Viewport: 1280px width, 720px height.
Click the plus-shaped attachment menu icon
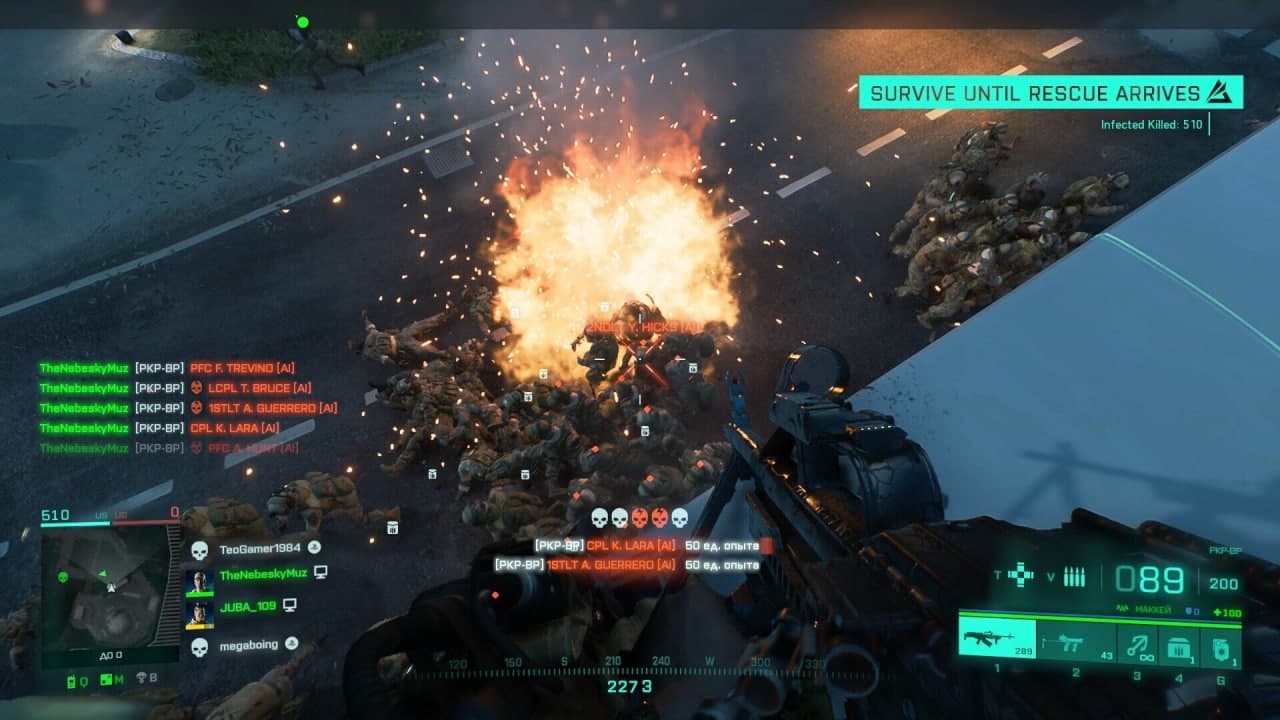[x=1020, y=575]
